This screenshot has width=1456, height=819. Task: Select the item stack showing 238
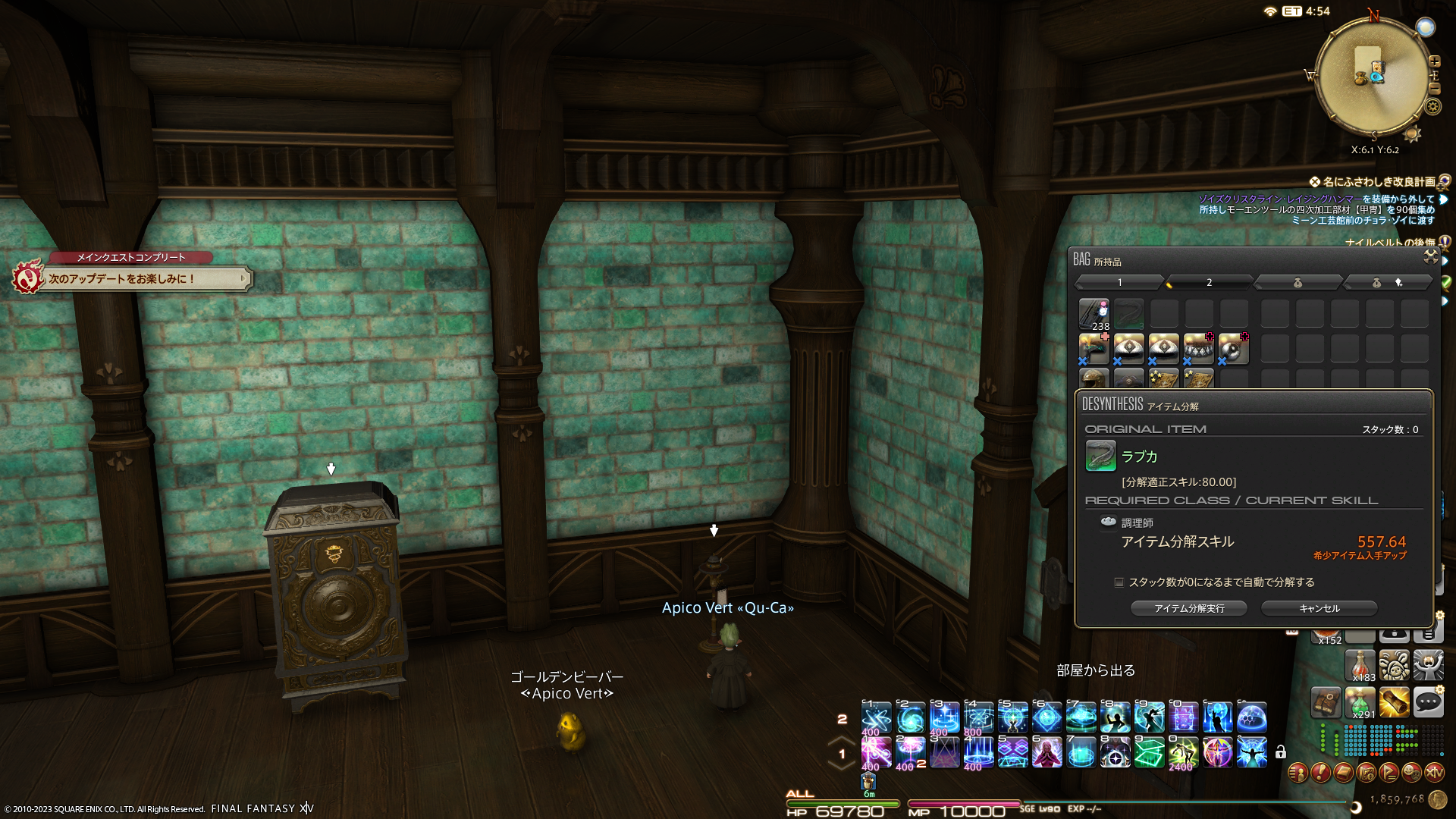[x=1094, y=314]
